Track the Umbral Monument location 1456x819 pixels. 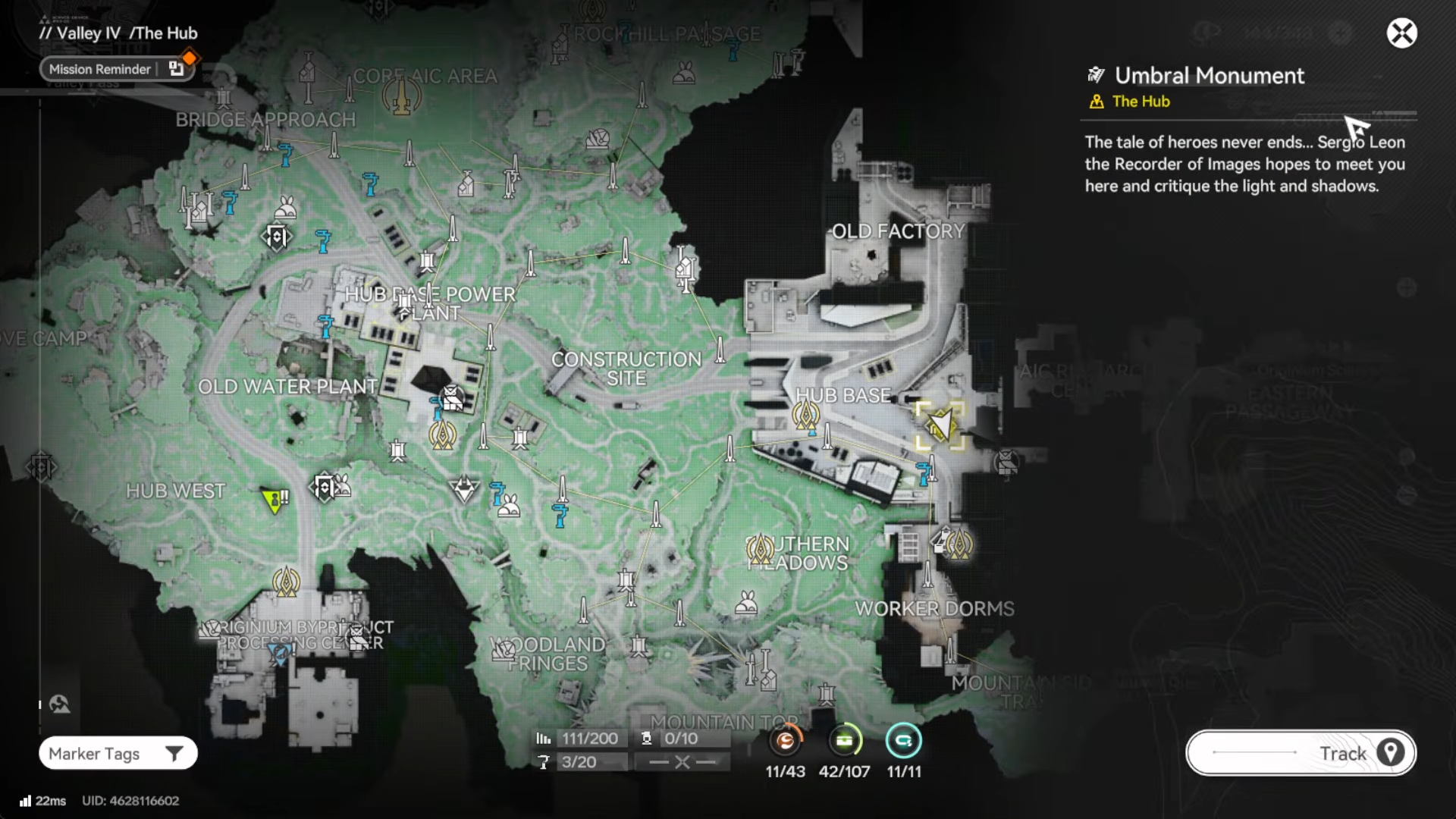(1301, 753)
